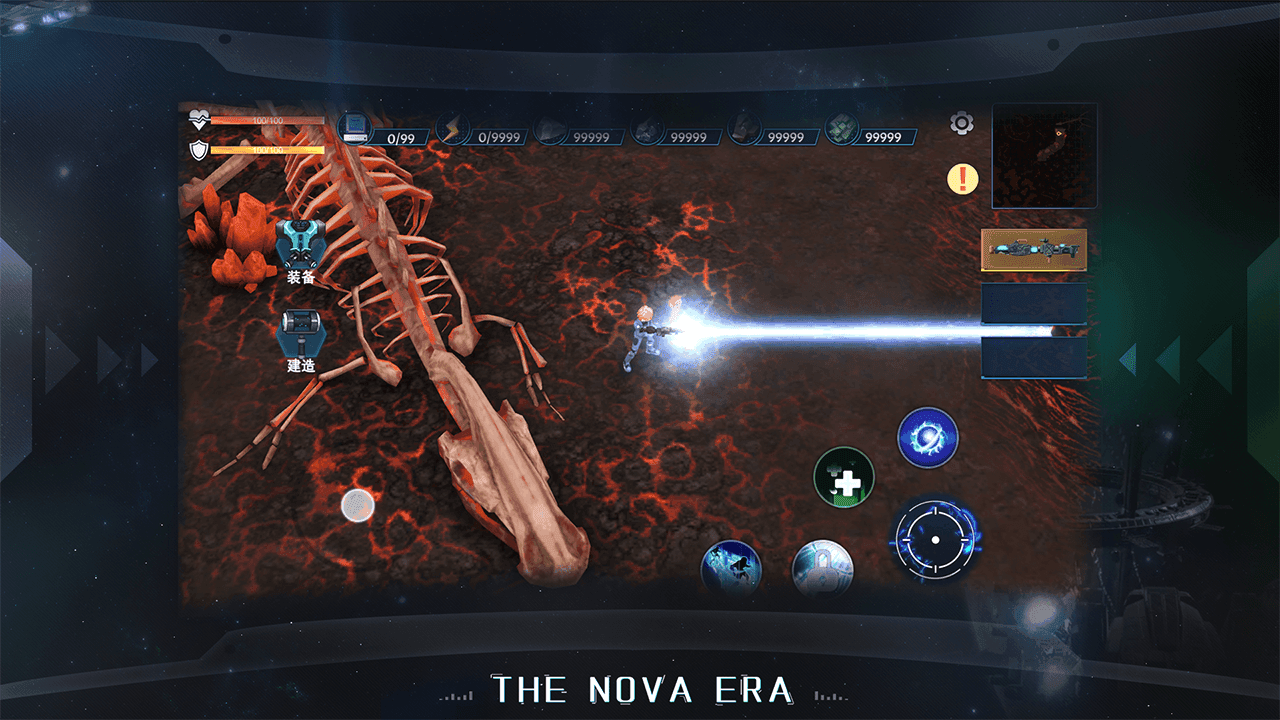
Task: Tap the virtual joystick knob
Action: (357, 506)
